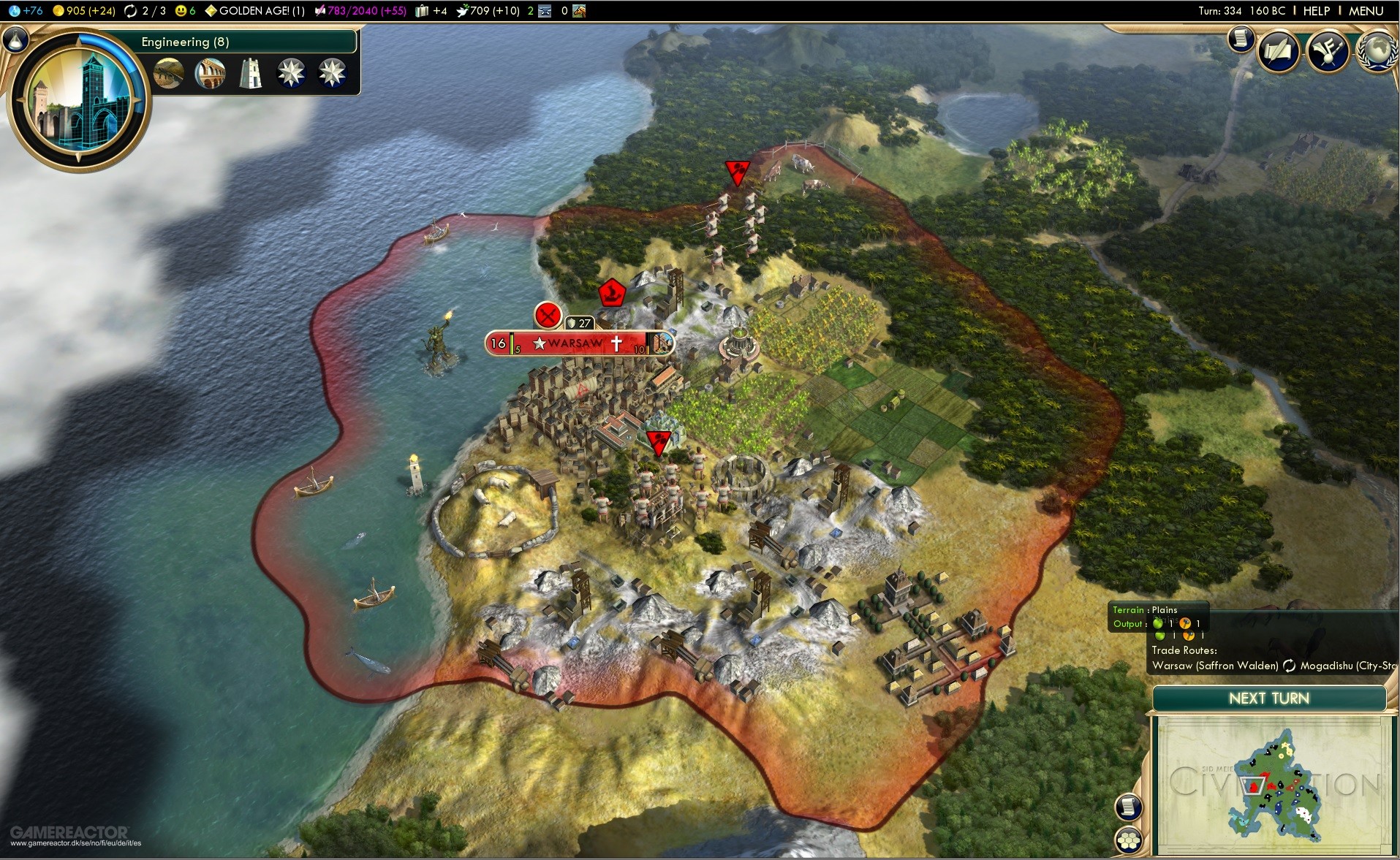This screenshot has height=860, width=1400.
Task: Click the gold treasury readout 905 (+24)
Action: click(x=84, y=11)
